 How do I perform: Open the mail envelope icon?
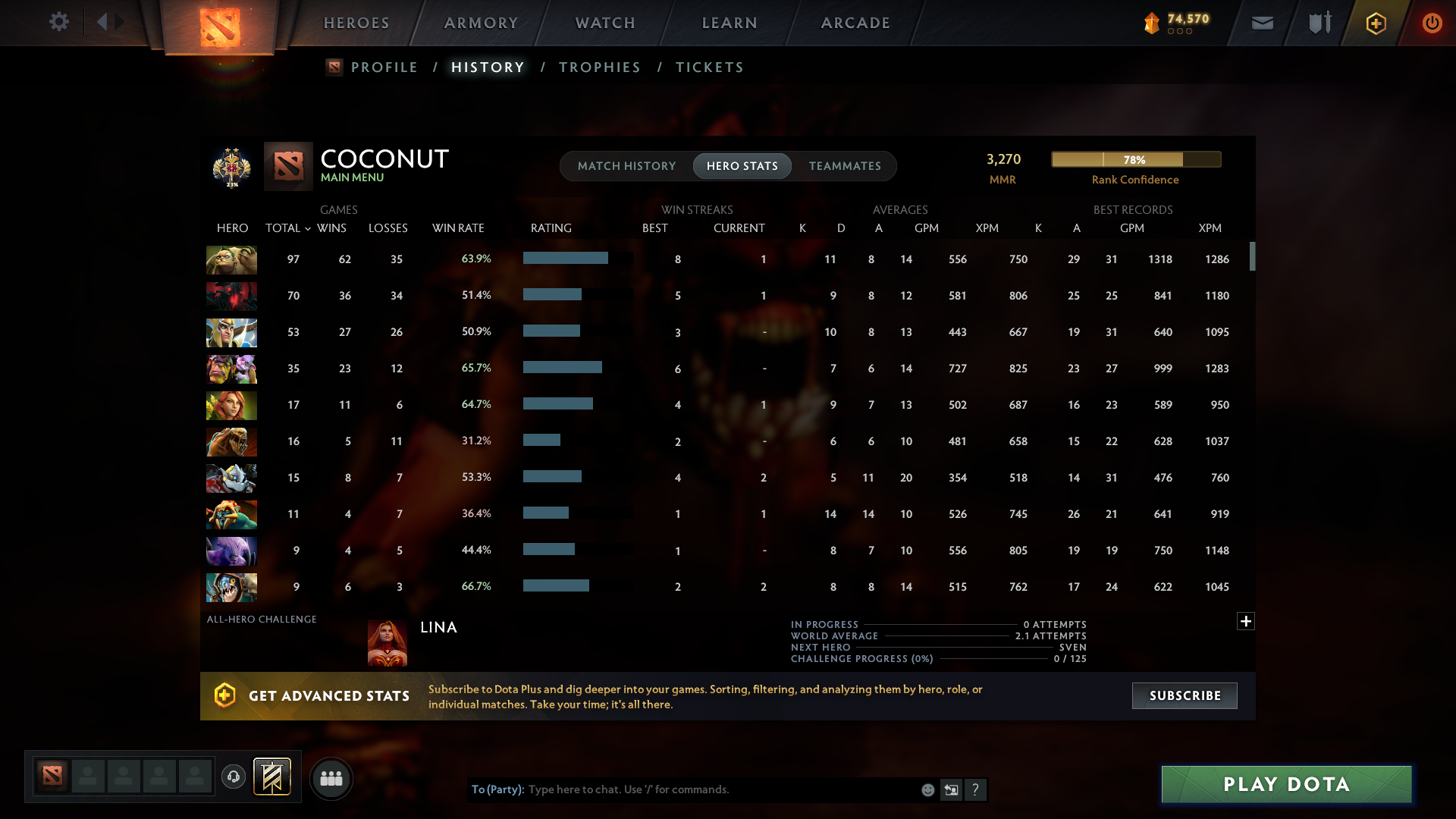[x=1262, y=23]
